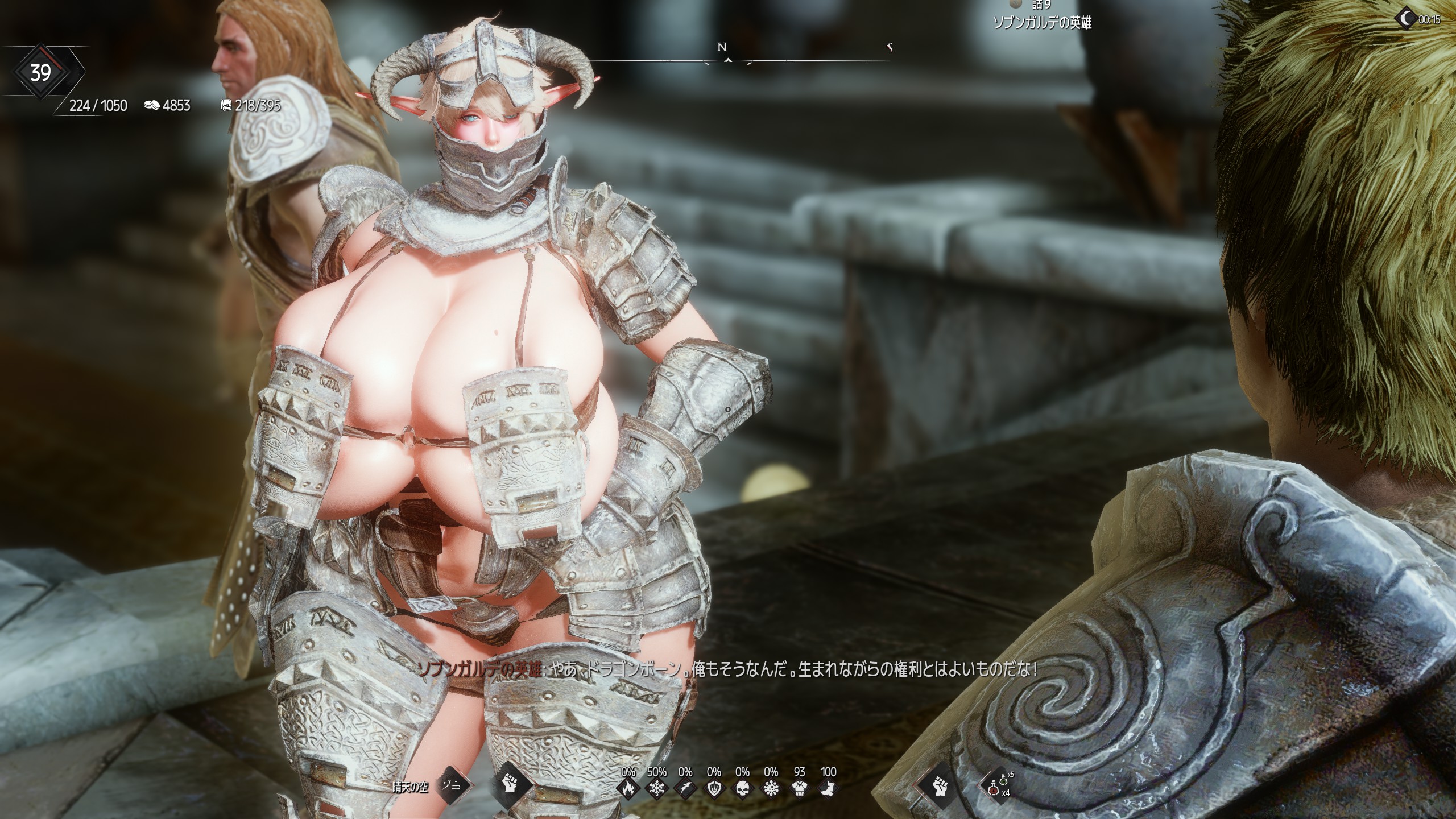1456x819 pixels.
Task: Click the poison resistance skull icon
Action: point(742,789)
